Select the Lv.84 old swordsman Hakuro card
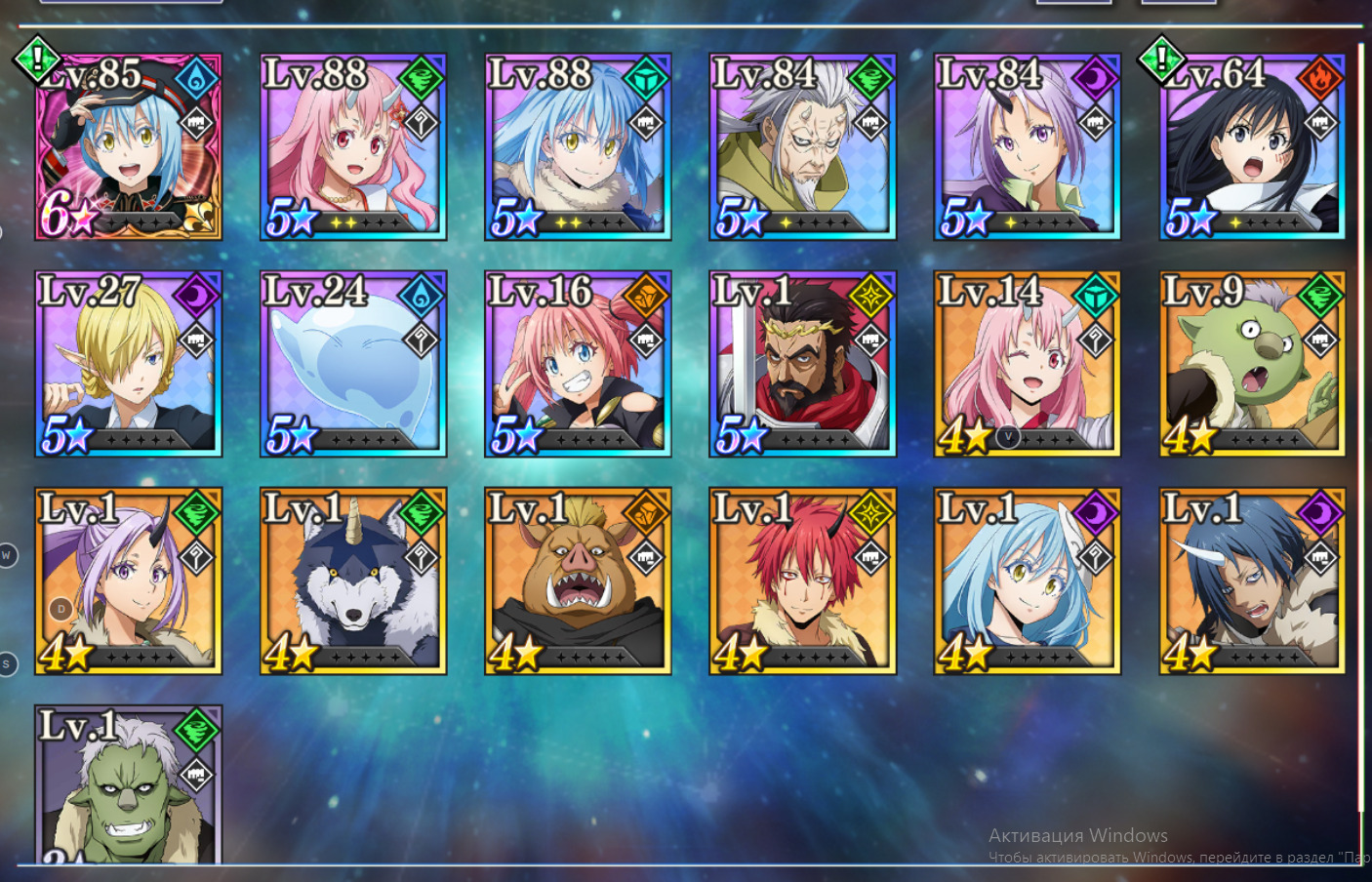Image resolution: width=1372 pixels, height=882 pixels. tap(802, 147)
